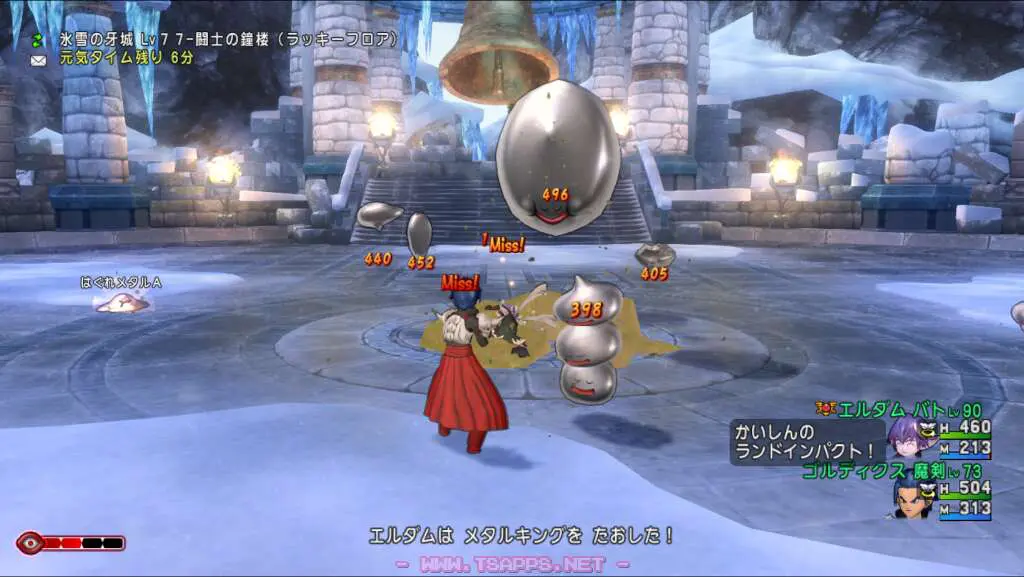Select party member ゴルディクス's portrait
Screen dimensions: 1024x577
(x=908, y=497)
